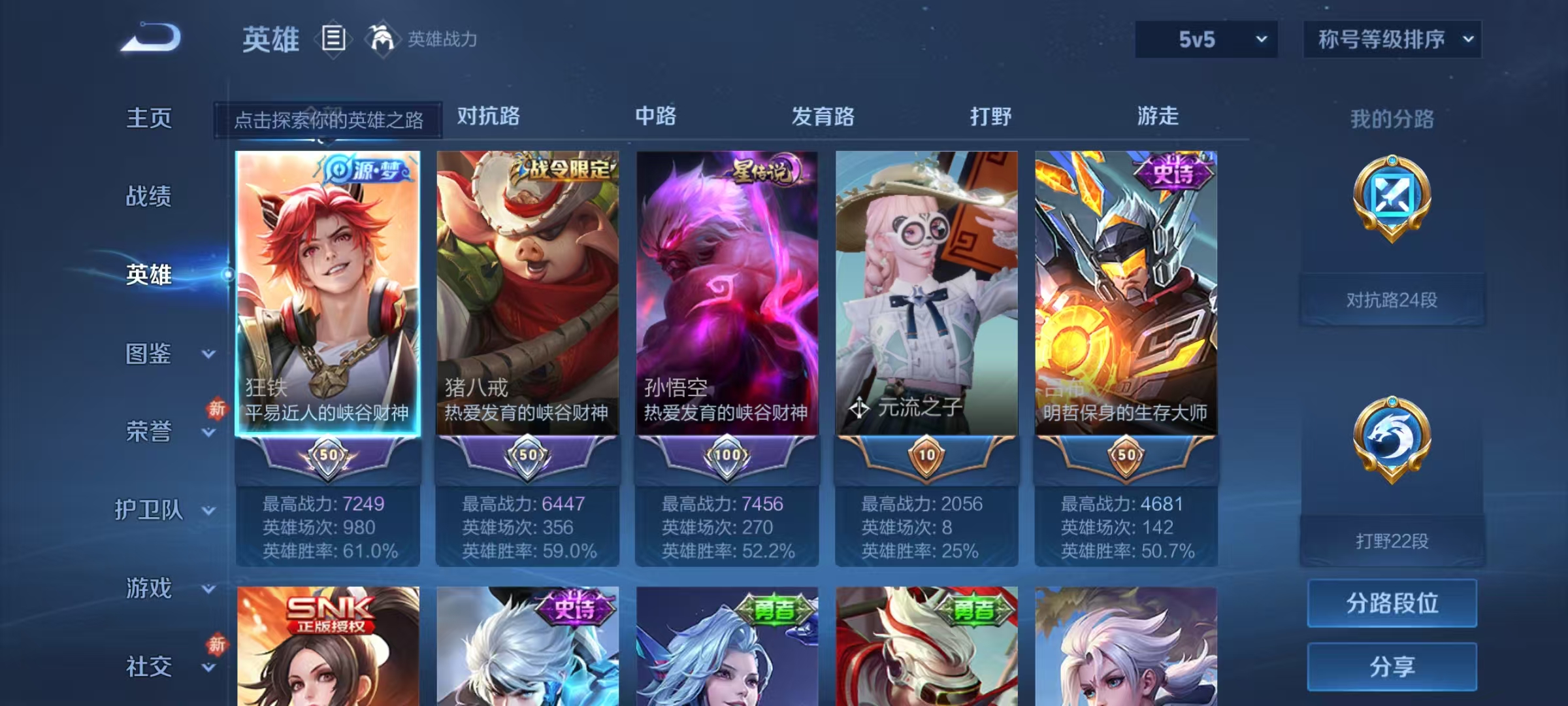The image size is (1568, 706).
Task: Click the 英雄战力 power icon
Action: point(384,39)
